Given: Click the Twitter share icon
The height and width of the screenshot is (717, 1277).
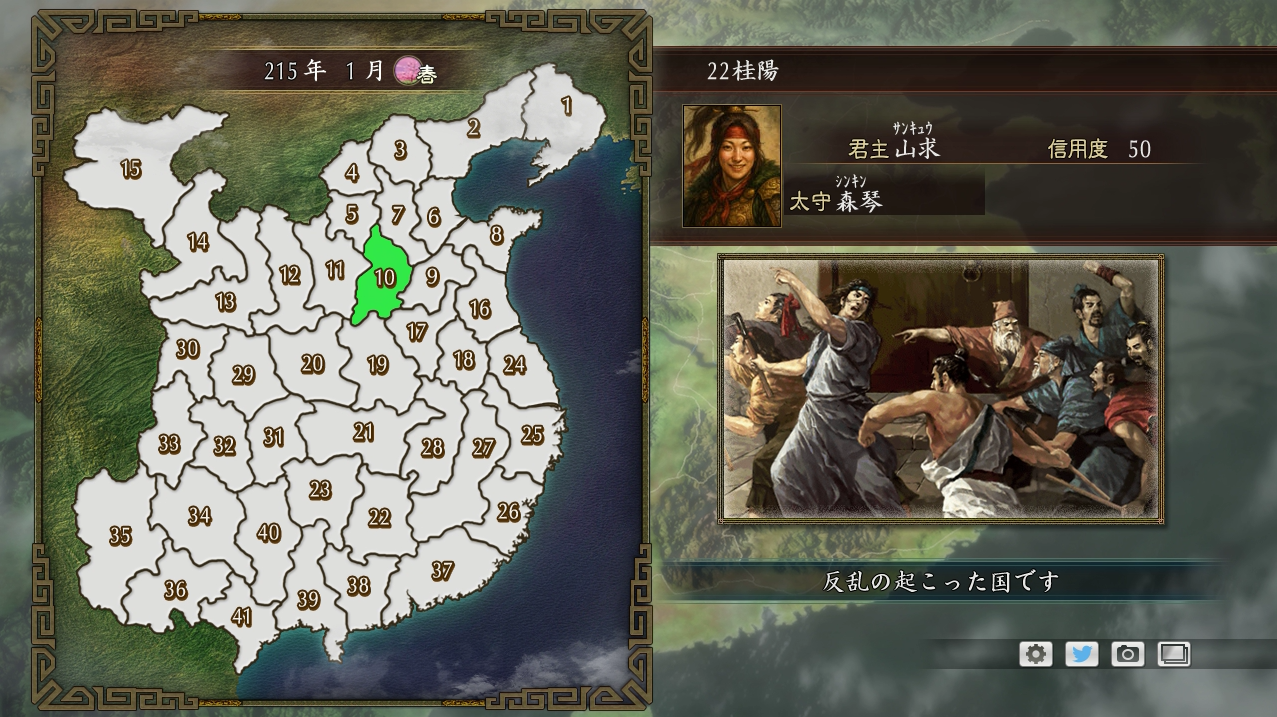Looking at the screenshot, I should coord(1082,654).
